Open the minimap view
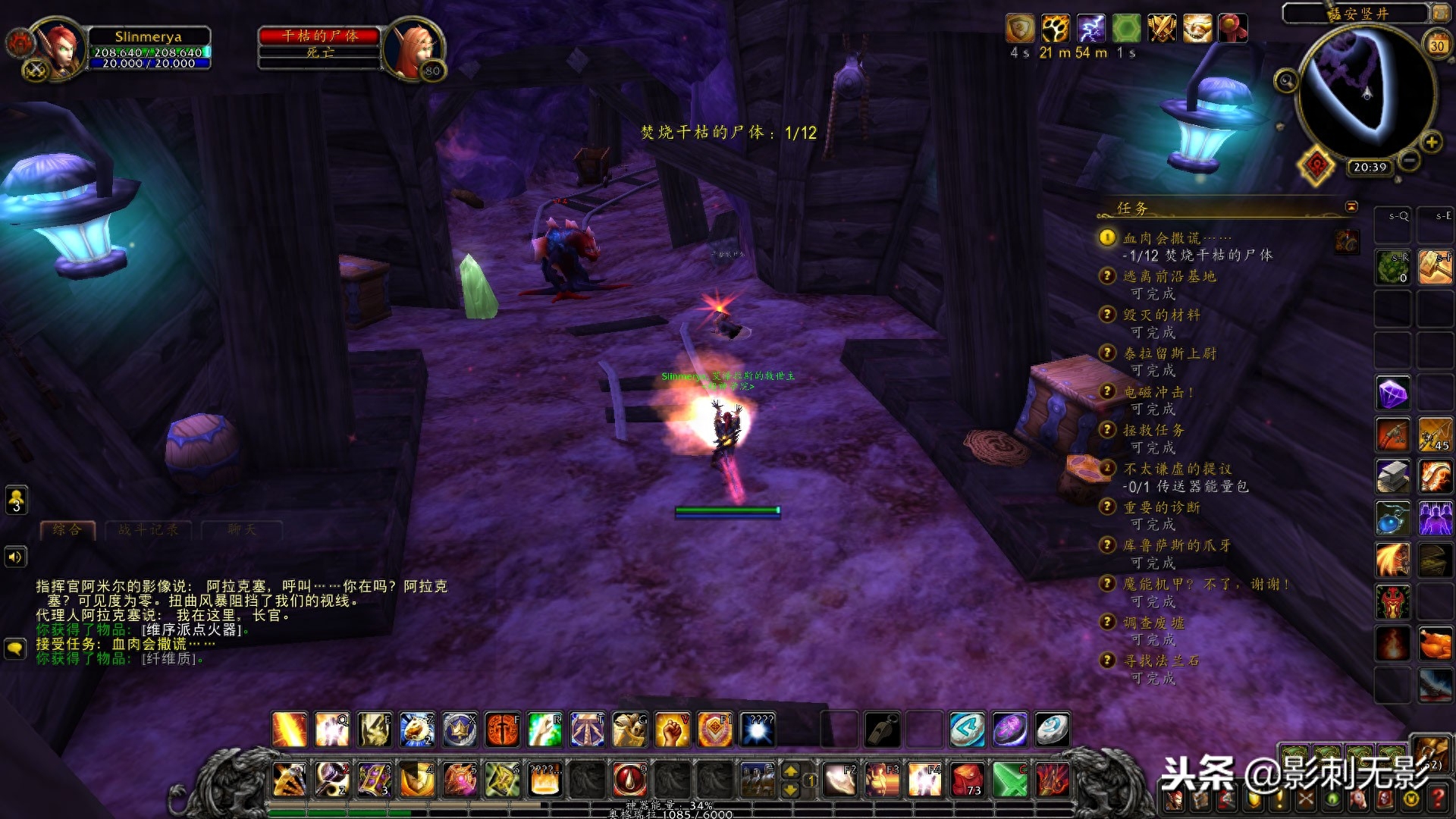This screenshot has height=819, width=1456. click(x=1366, y=89)
